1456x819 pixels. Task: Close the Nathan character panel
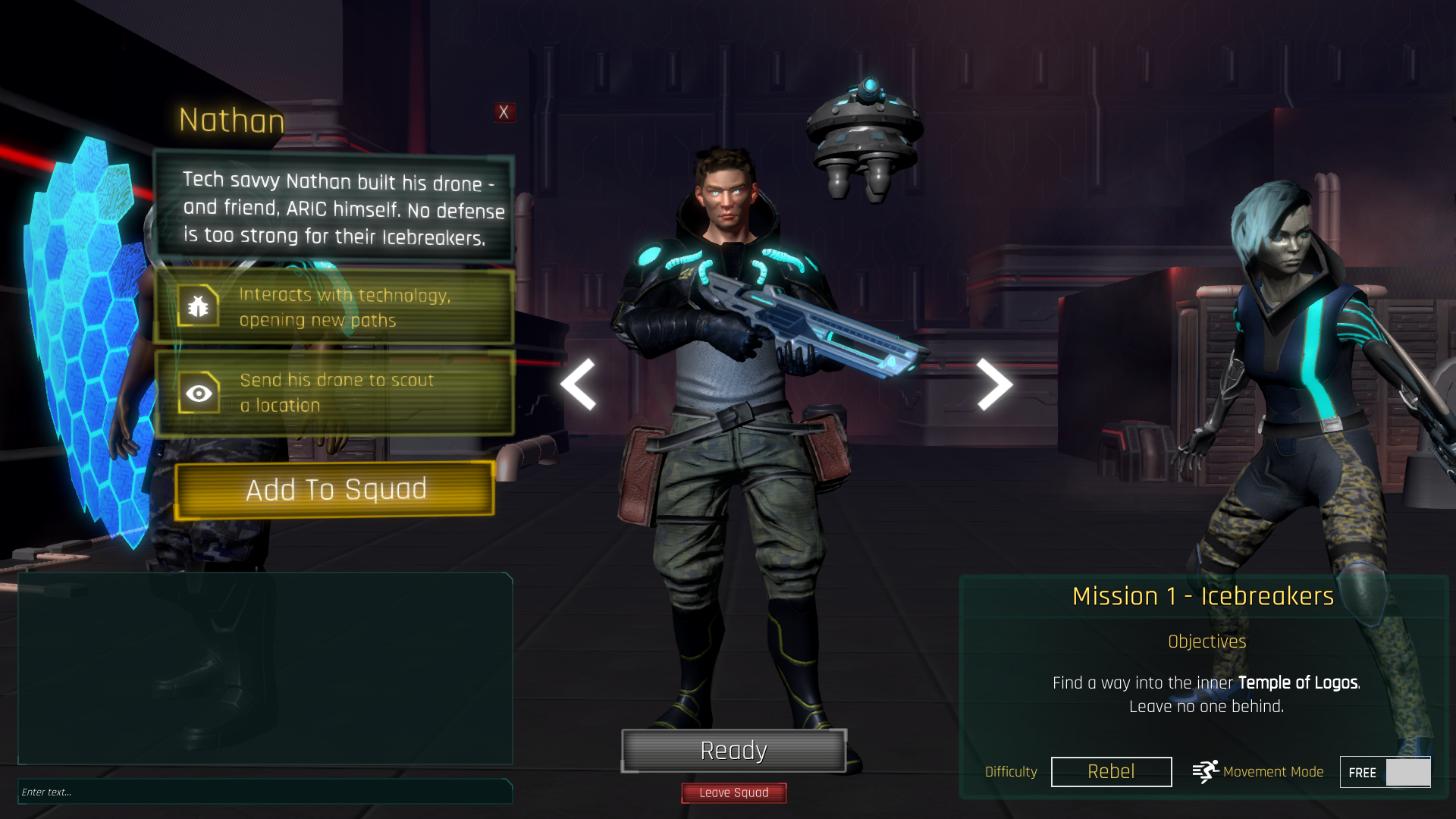[x=504, y=112]
